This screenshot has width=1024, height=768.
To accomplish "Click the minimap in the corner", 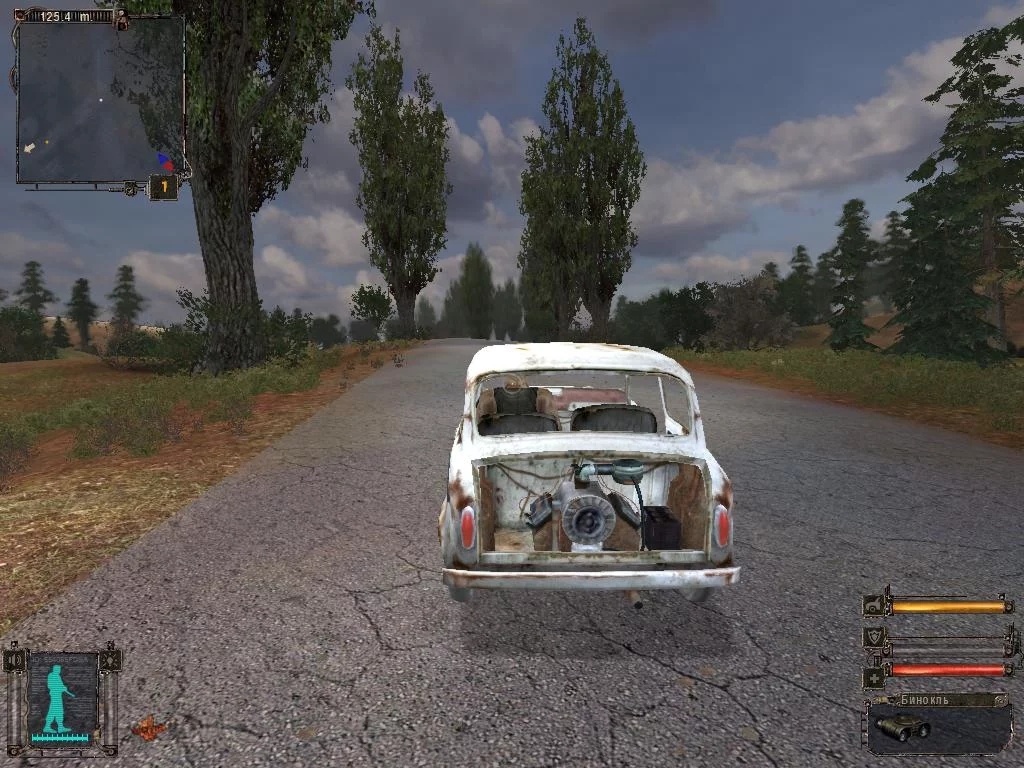I will pyautogui.click(x=100, y=100).
